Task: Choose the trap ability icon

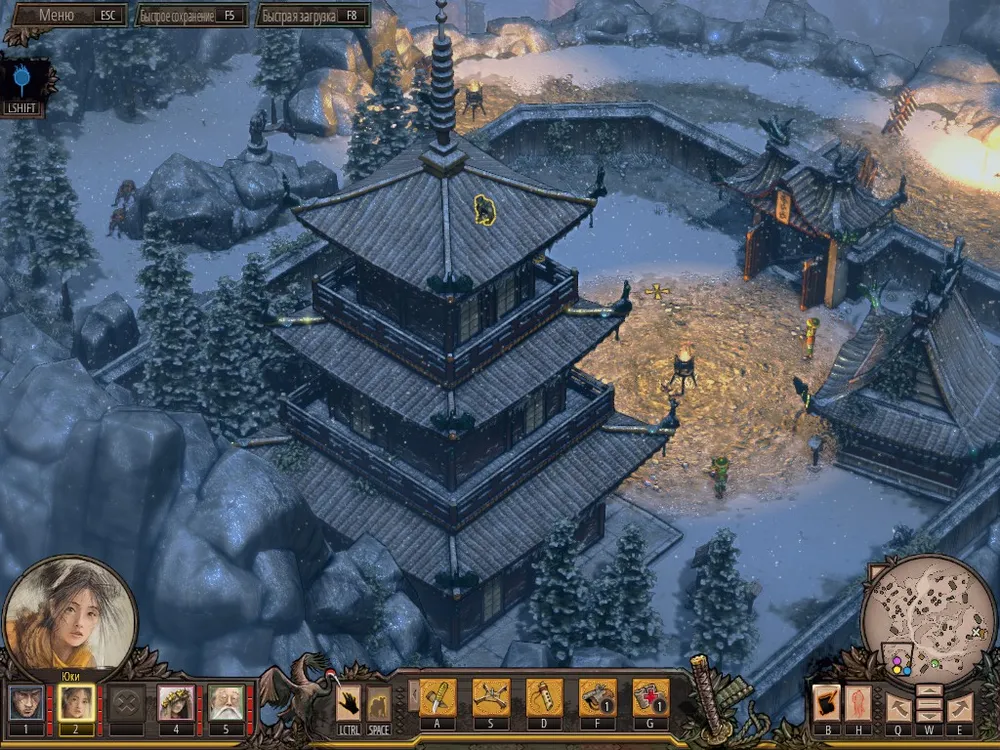Action: pyautogui.click(x=491, y=698)
